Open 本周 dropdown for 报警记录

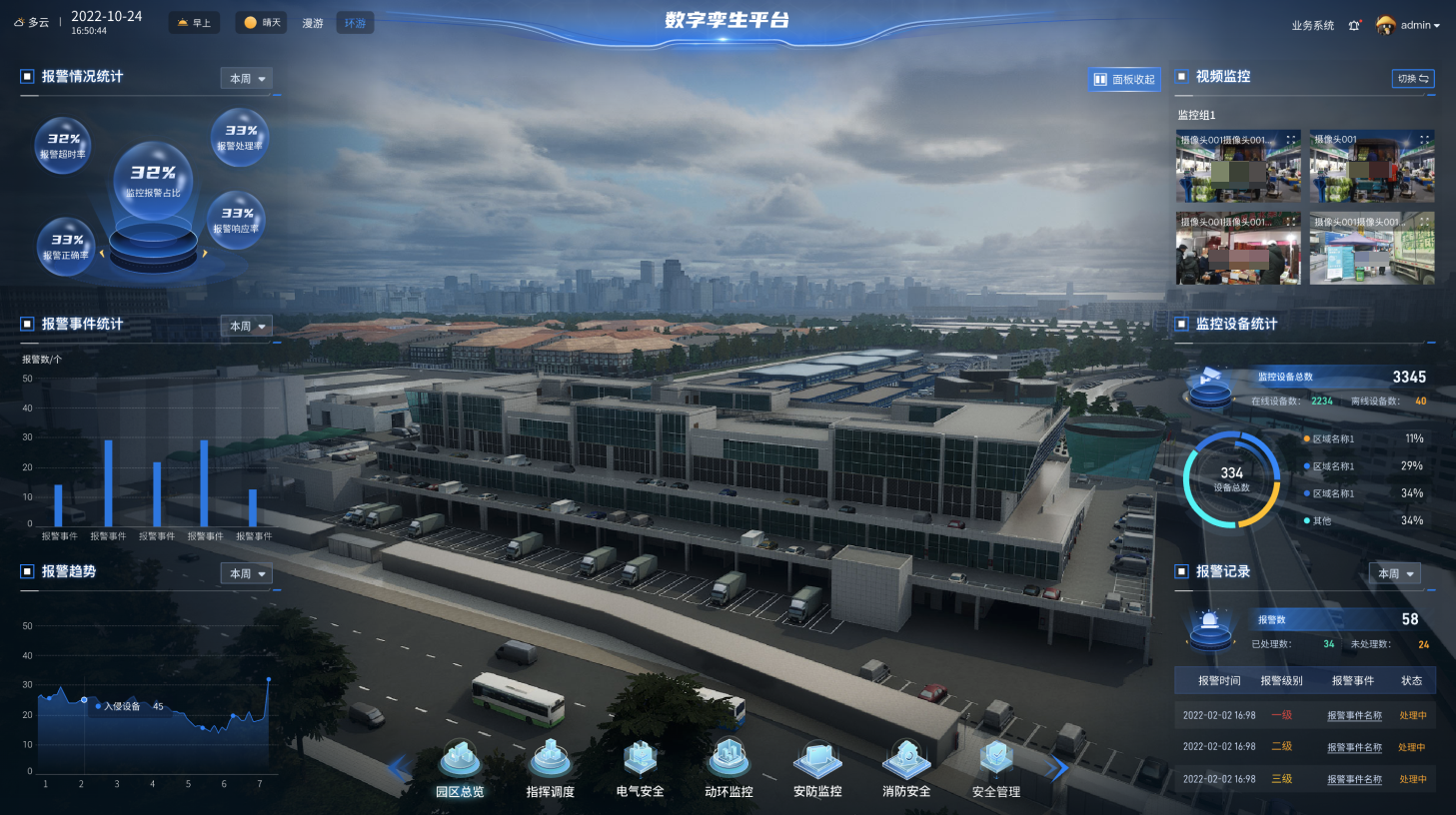pyautogui.click(x=1395, y=573)
